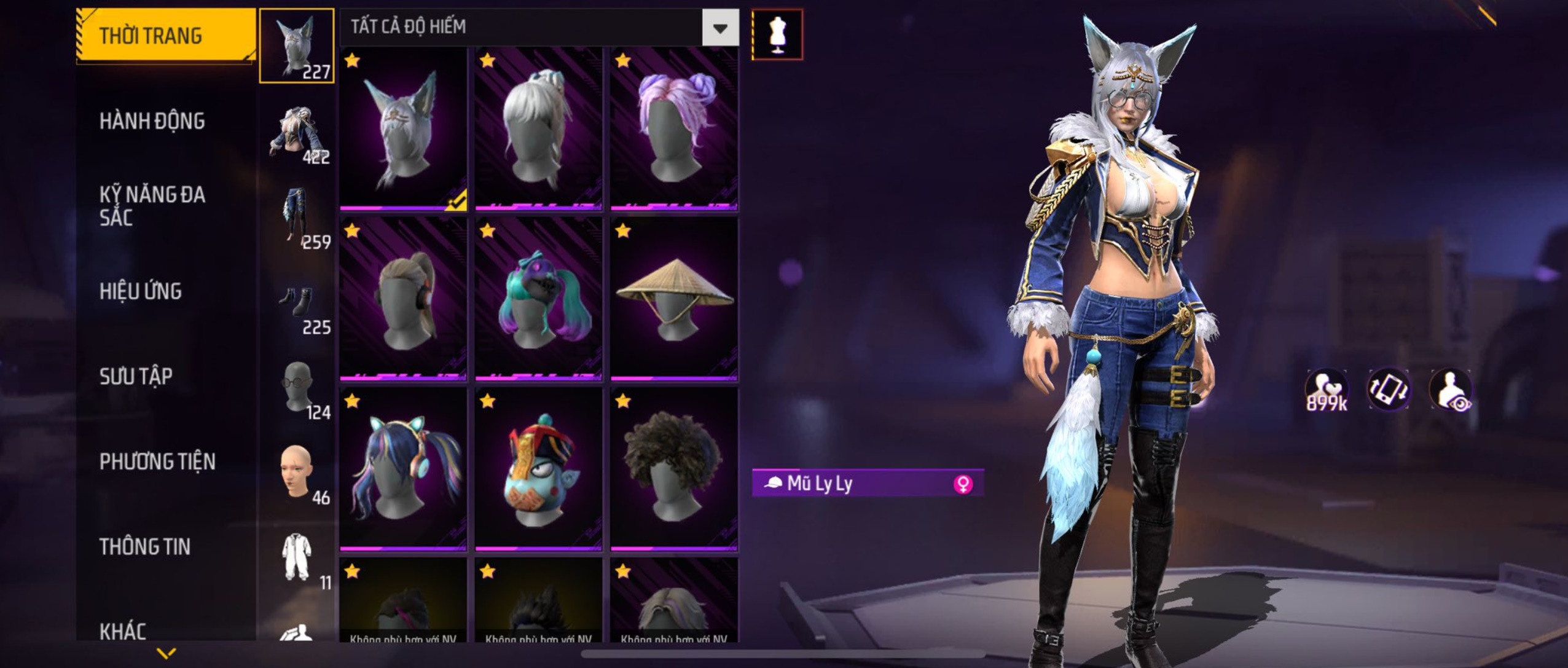The height and width of the screenshot is (668, 1568).
Task: Open the THÔNG TIN tab
Action: [145, 546]
